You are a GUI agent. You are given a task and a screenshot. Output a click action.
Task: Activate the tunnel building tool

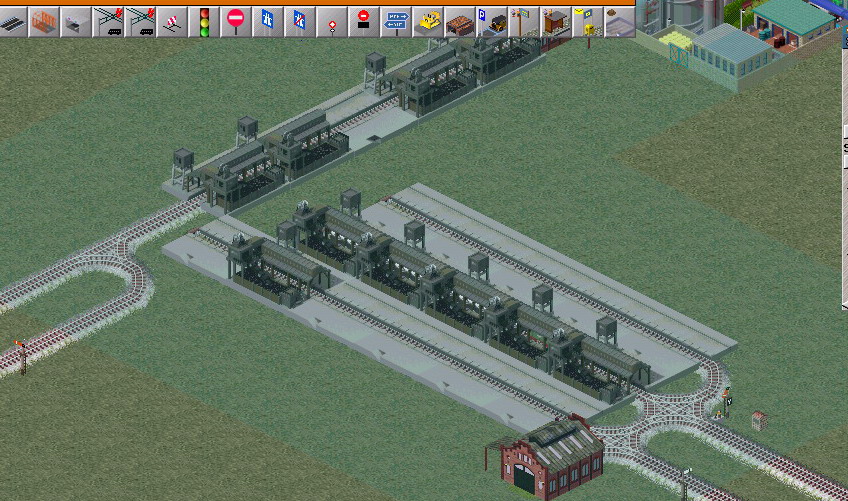[75, 22]
